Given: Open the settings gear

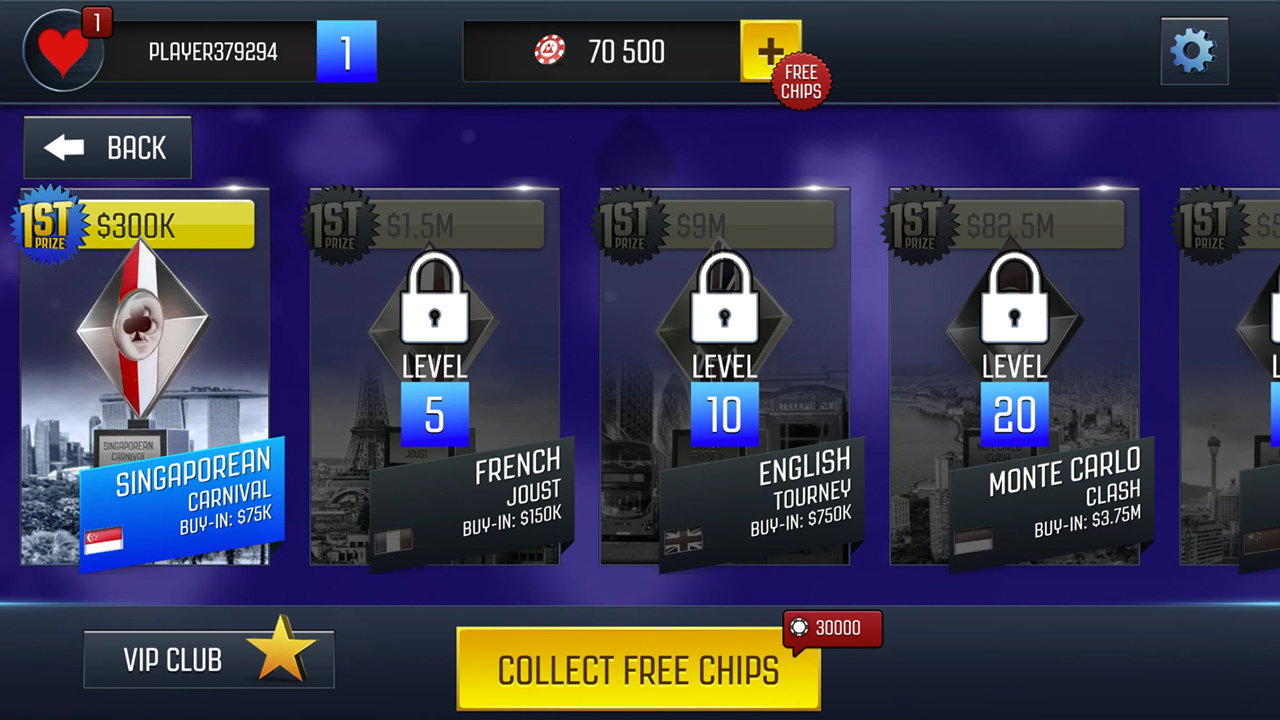Looking at the screenshot, I should [1194, 50].
